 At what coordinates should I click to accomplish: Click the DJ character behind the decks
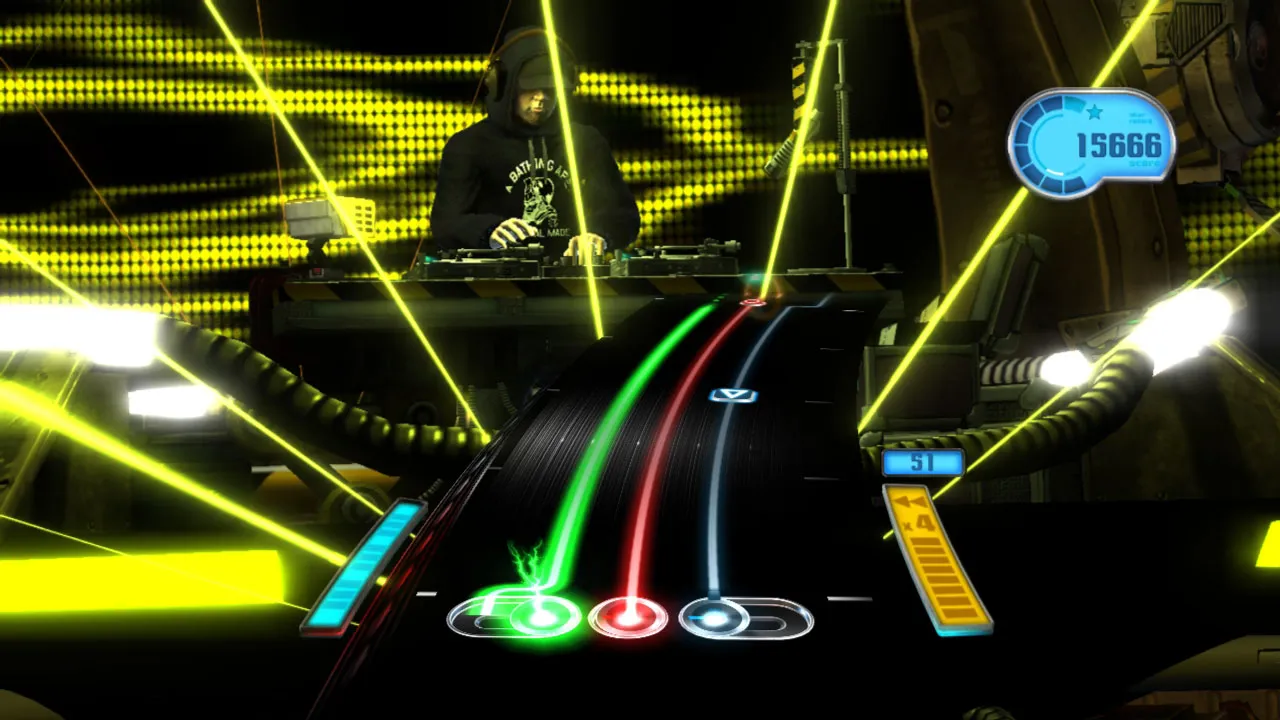530,150
